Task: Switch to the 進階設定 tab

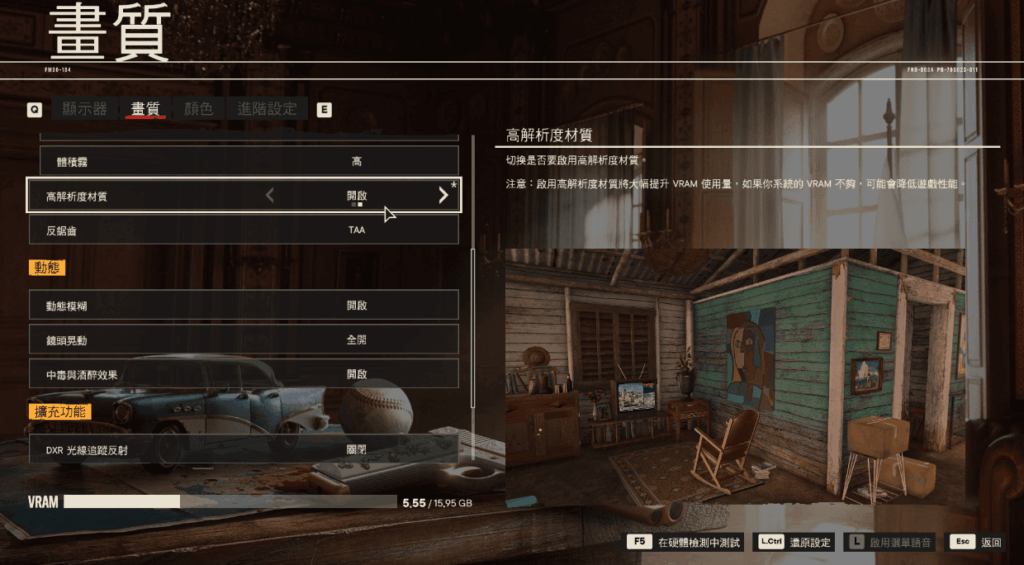Action: coord(267,109)
